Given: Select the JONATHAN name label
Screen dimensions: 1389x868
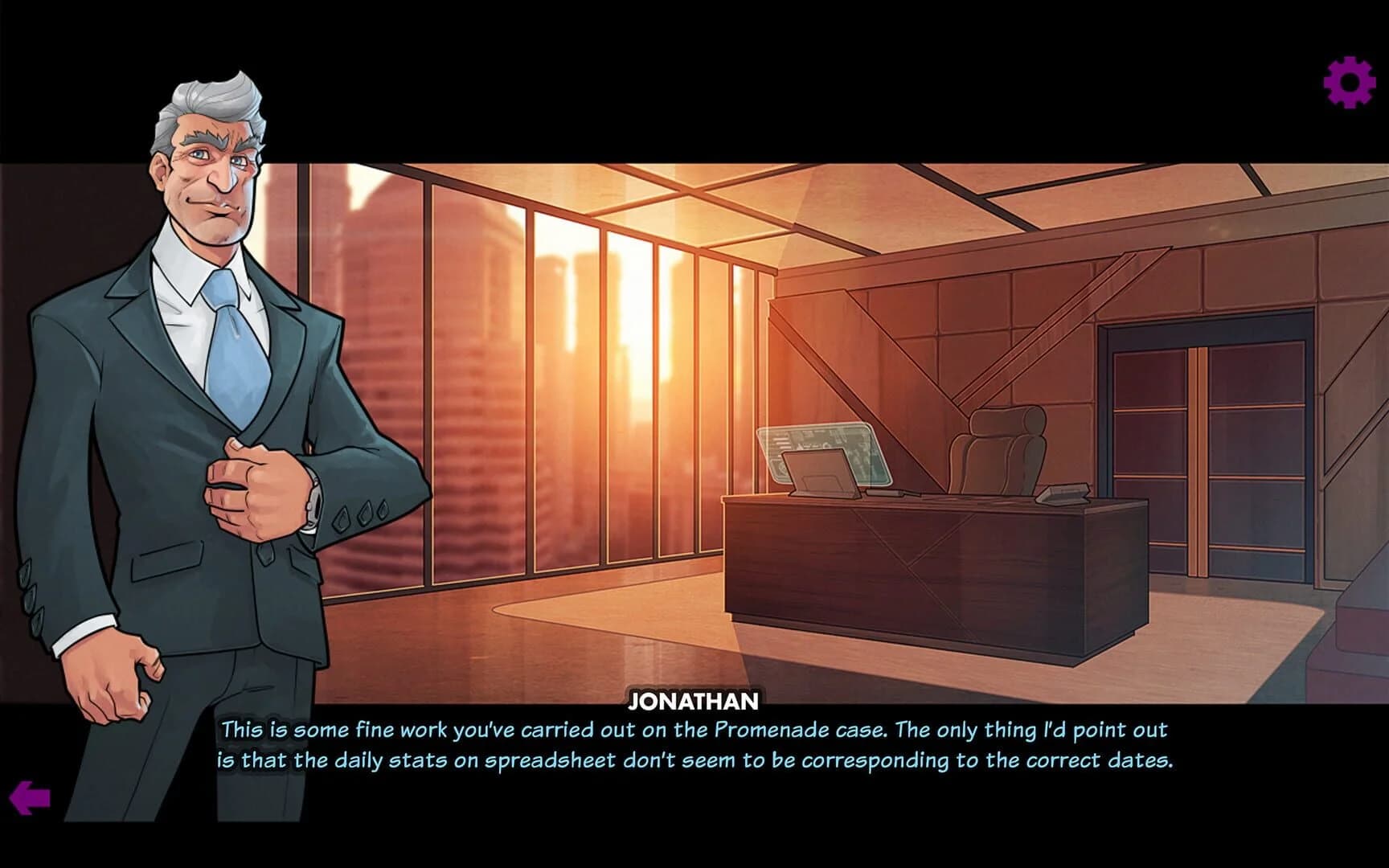Looking at the screenshot, I should (694, 701).
